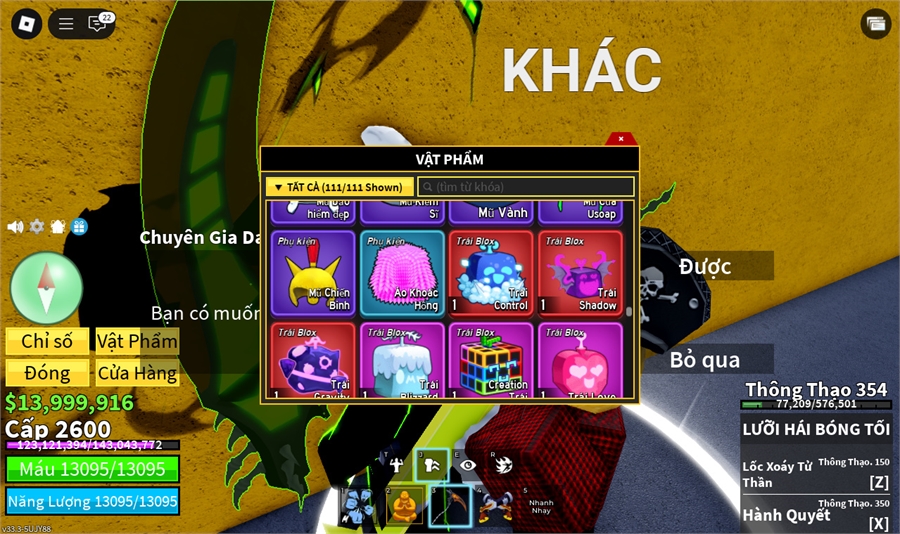The height and width of the screenshot is (534, 900).
Task: Open the TẤT CẢ filter dropdown
Action: (x=339, y=187)
